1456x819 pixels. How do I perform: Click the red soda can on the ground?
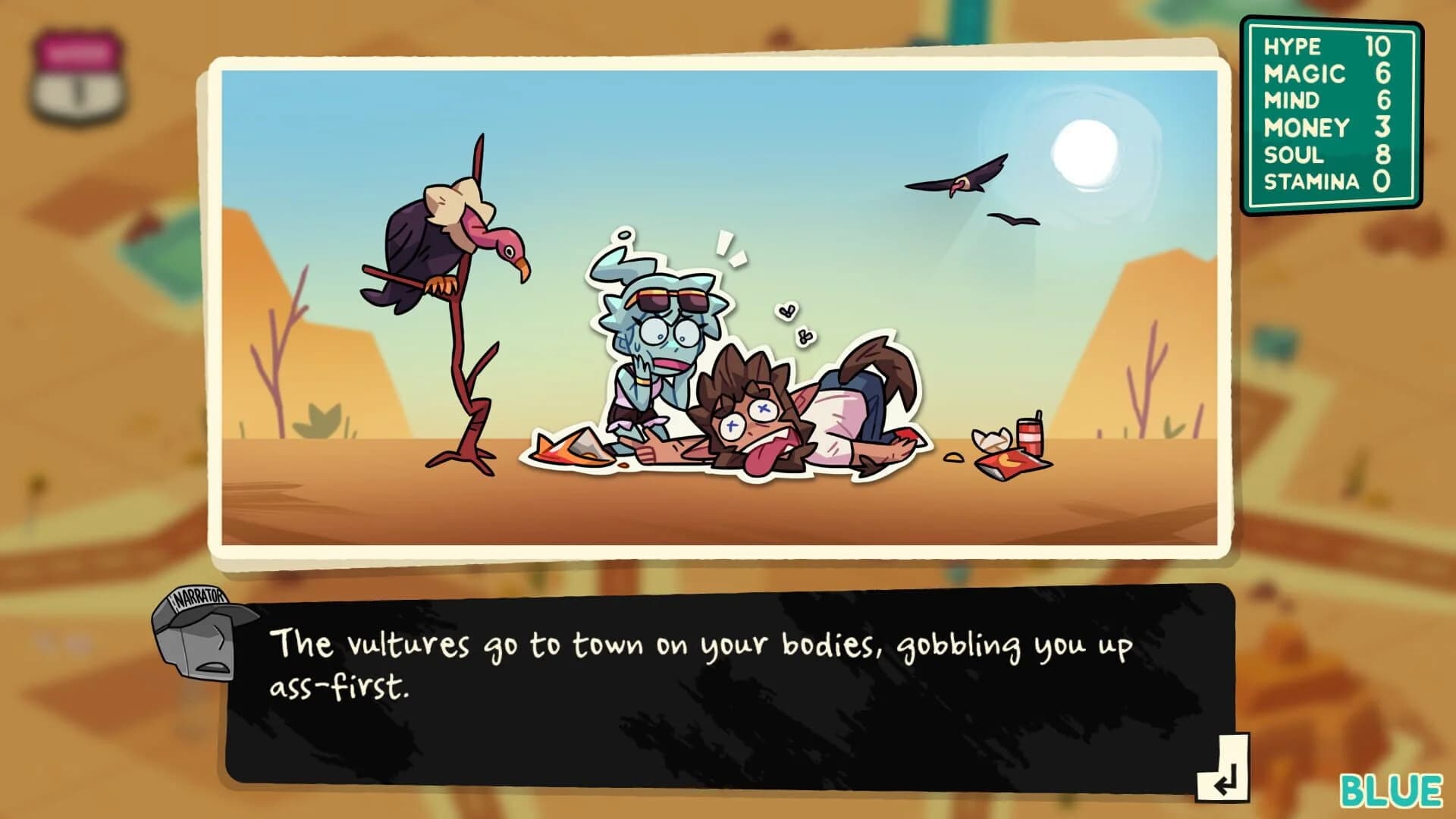(x=1029, y=438)
